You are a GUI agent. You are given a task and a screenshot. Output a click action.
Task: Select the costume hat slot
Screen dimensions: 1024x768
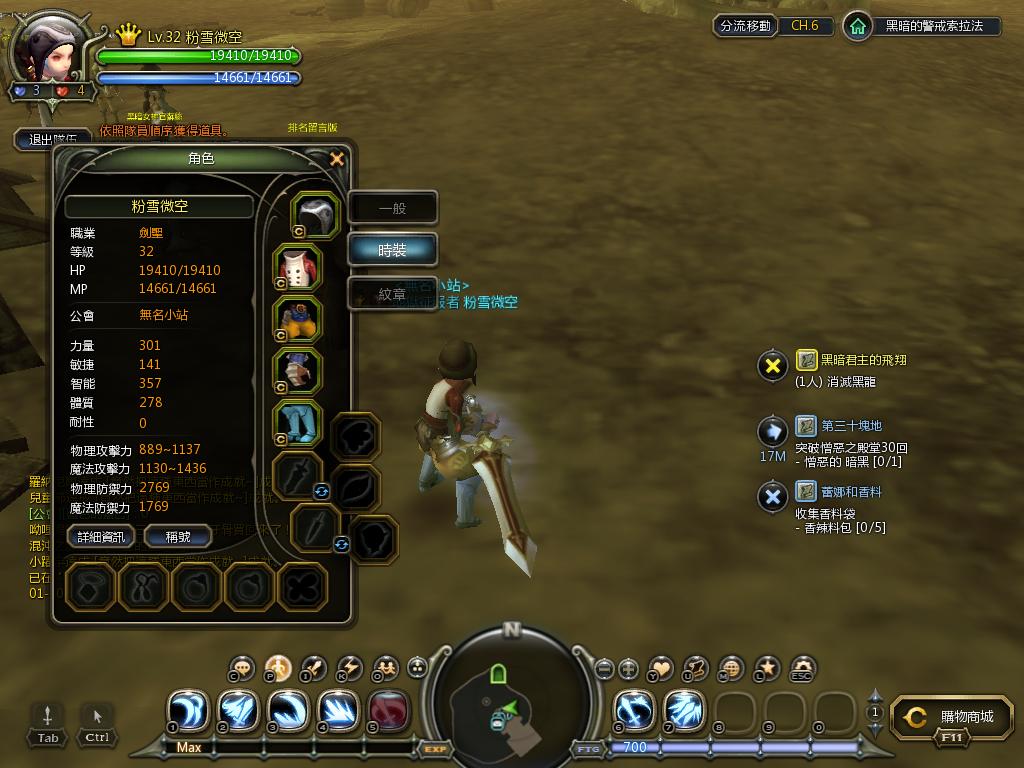316,215
